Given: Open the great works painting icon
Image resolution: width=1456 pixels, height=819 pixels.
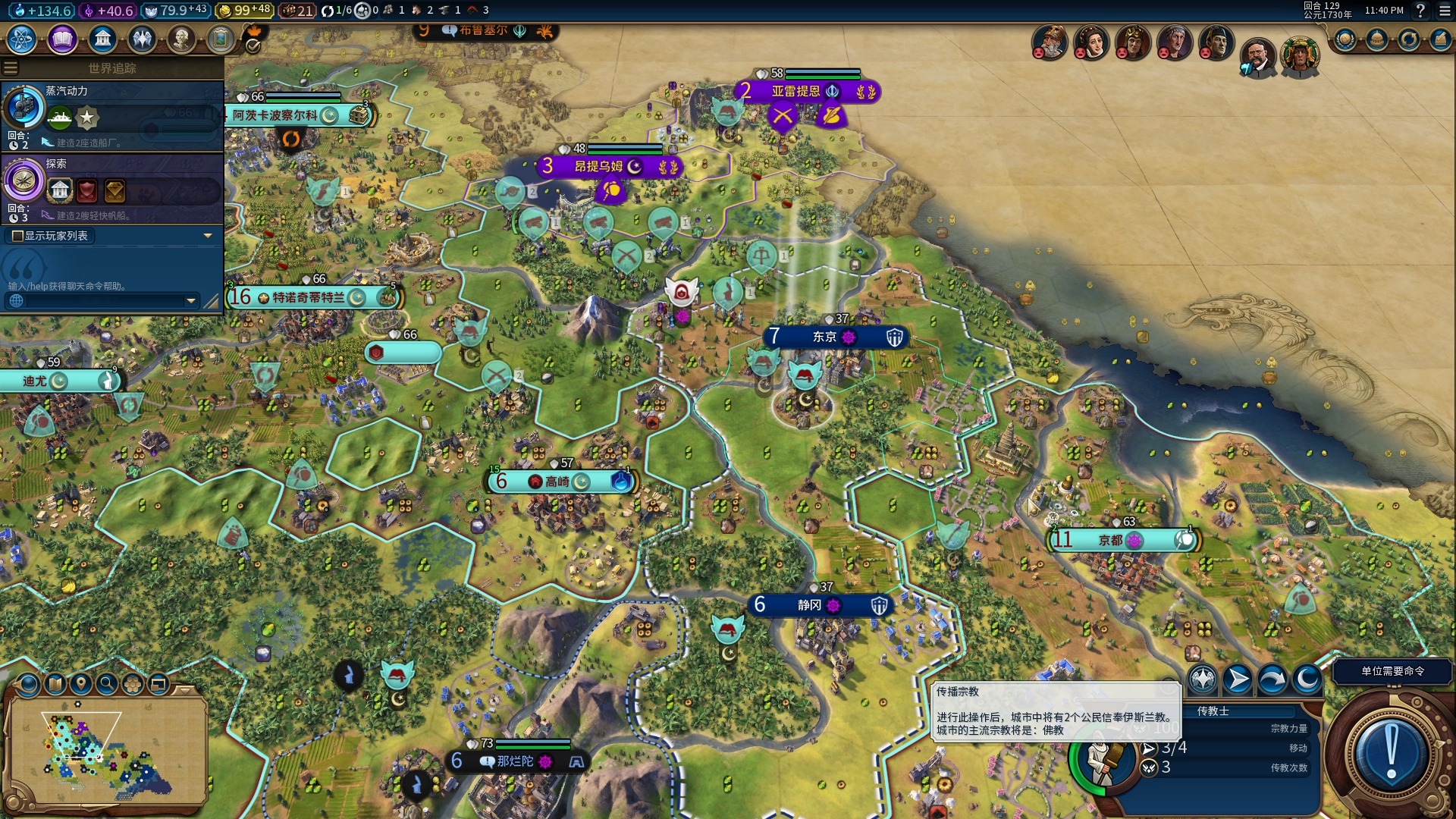Looking at the screenshot, I should [x=221, y=39].
